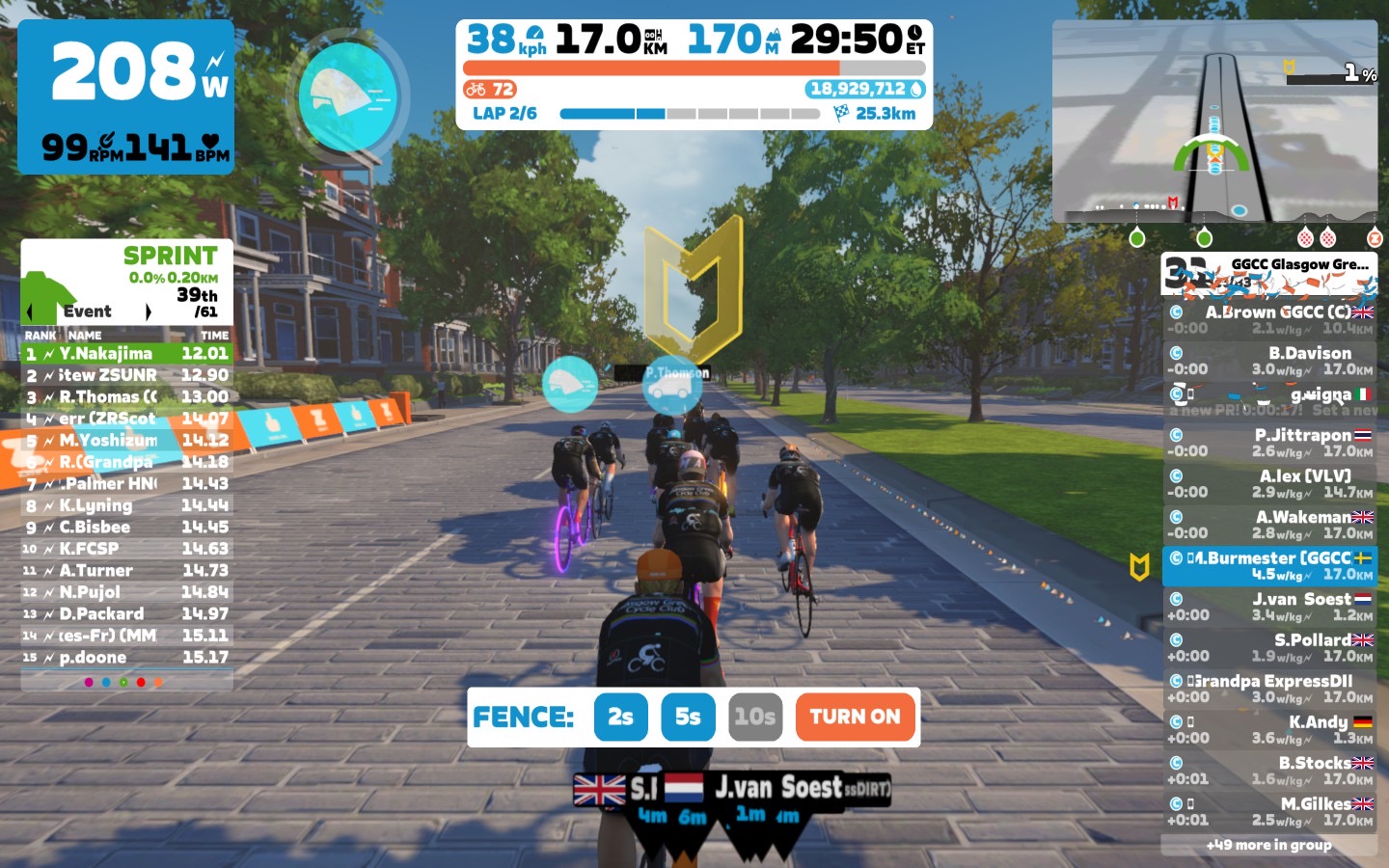1389x868 pixels.
Task: Select P.Jittrapon in the riders list
Action: tap(1268, 443)
